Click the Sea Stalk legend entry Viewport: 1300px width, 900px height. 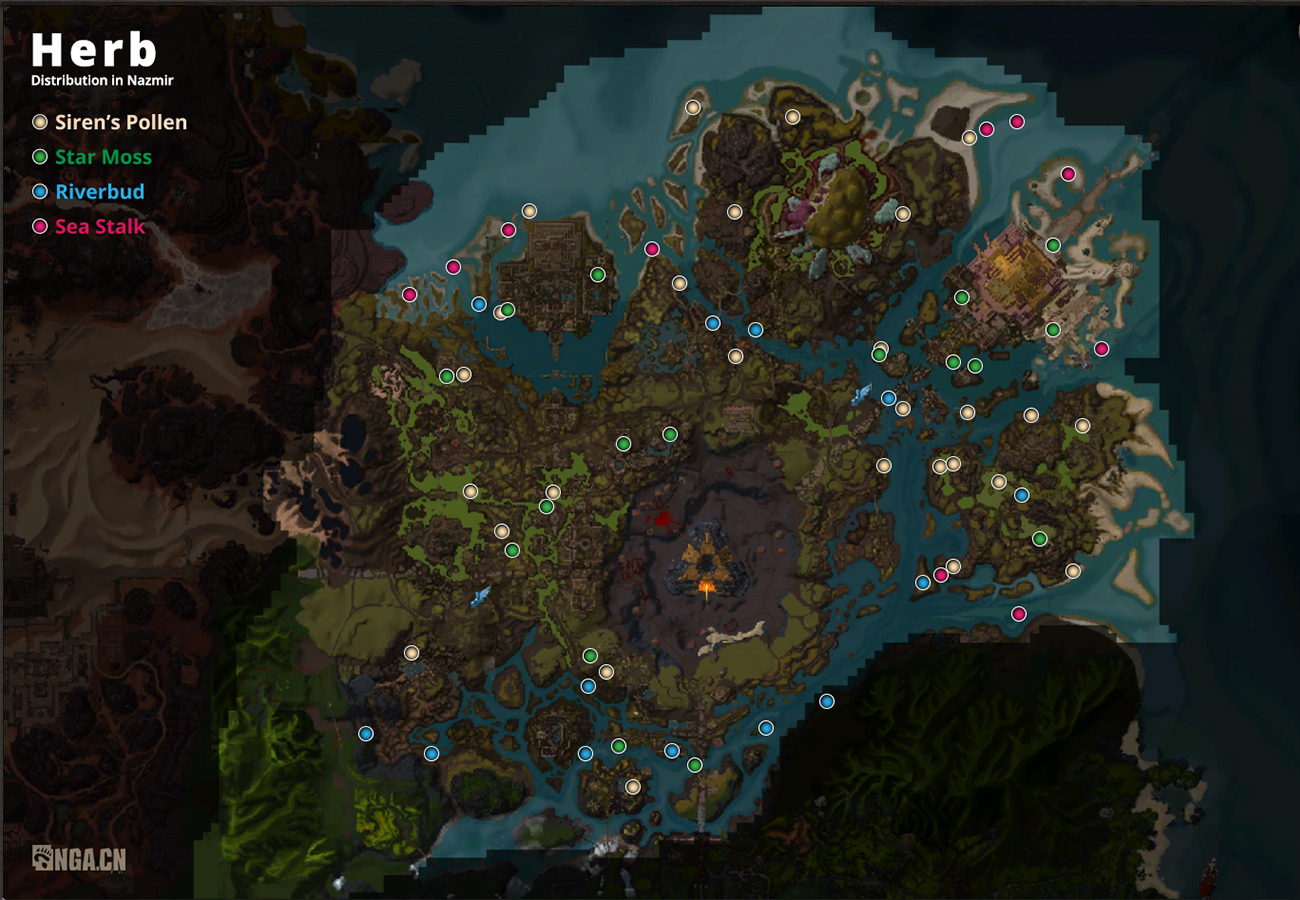pyautogui.click(x=88, y=226)
